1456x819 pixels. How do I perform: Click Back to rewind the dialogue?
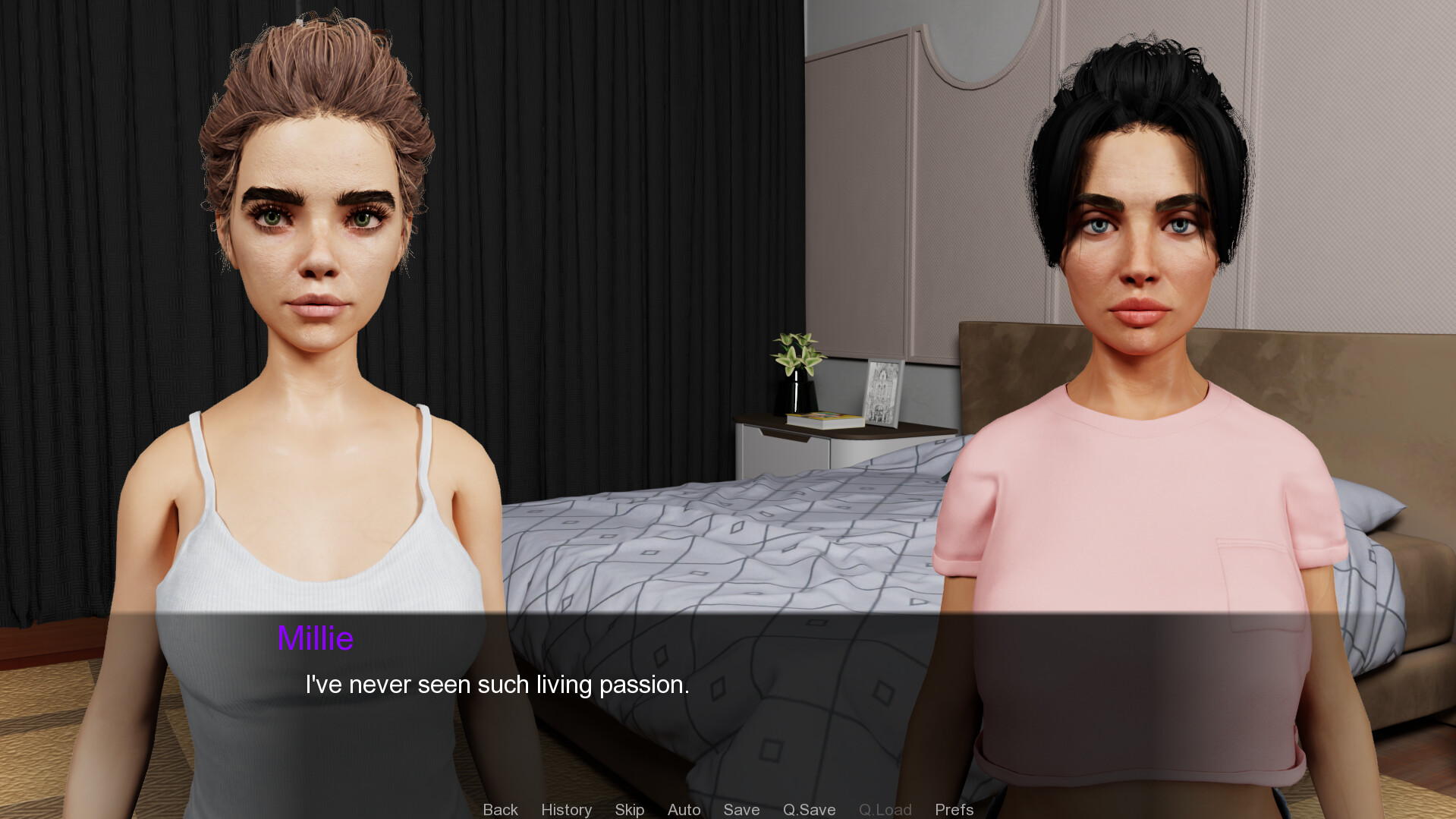[x=500, y=809]
